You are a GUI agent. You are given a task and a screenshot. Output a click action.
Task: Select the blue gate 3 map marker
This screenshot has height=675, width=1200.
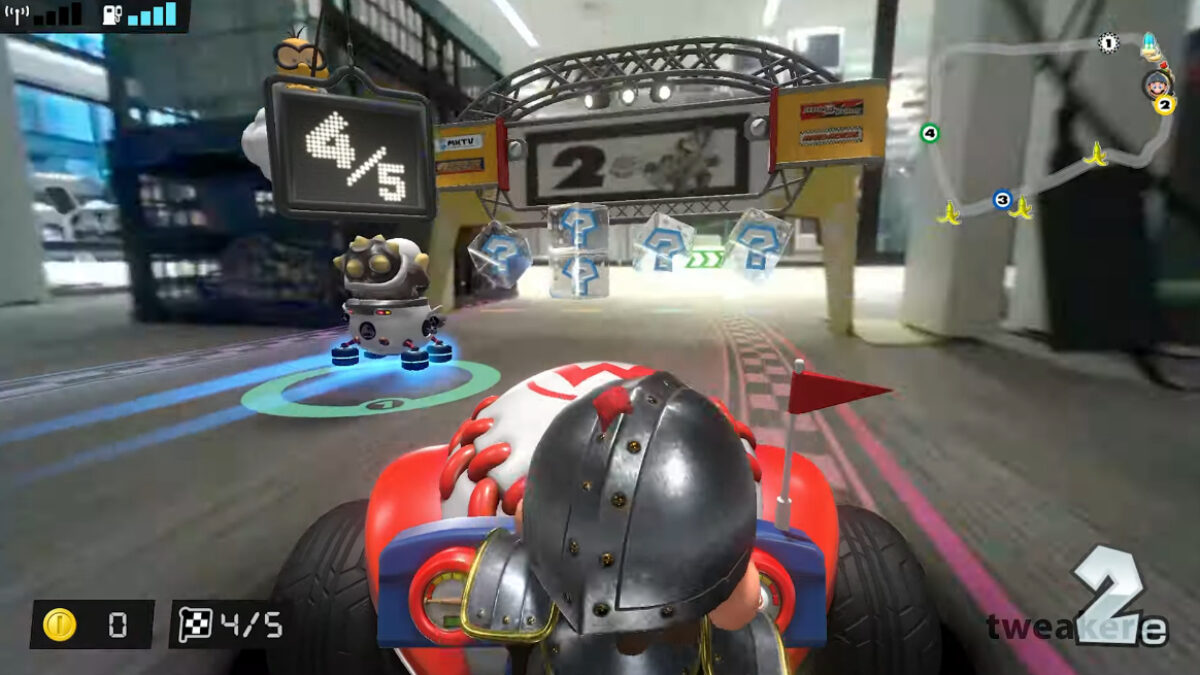[x=1002, y=199]
